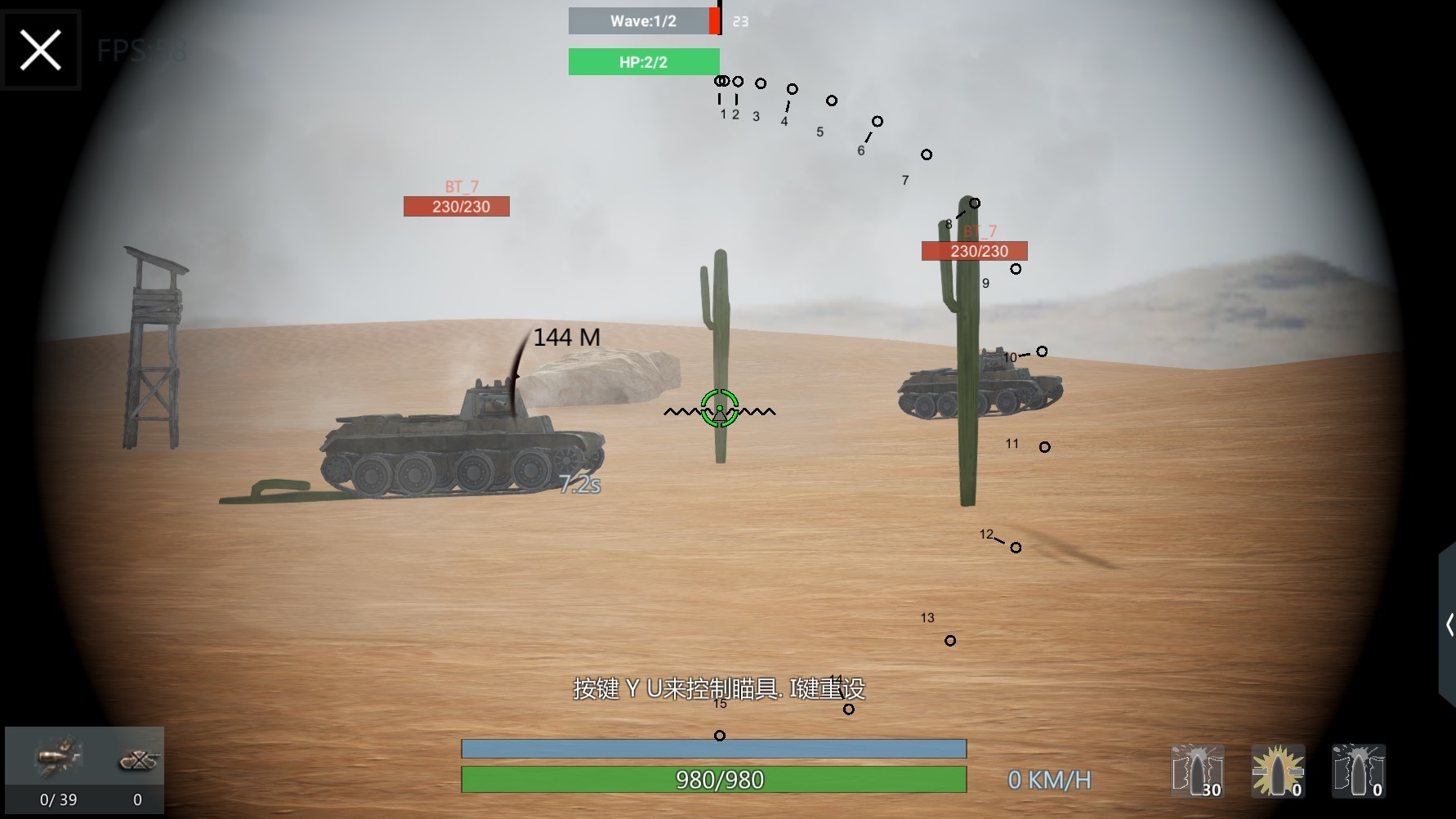Select the high-explosive shell icon
1456x819 pixels.
click(x=1276, y=771)
